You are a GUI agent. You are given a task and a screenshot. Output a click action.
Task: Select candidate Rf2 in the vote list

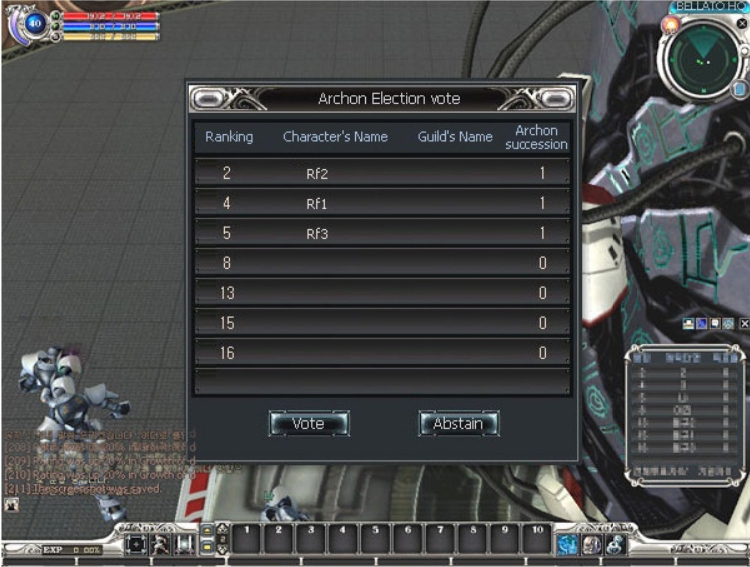click(x=382, y=173)
